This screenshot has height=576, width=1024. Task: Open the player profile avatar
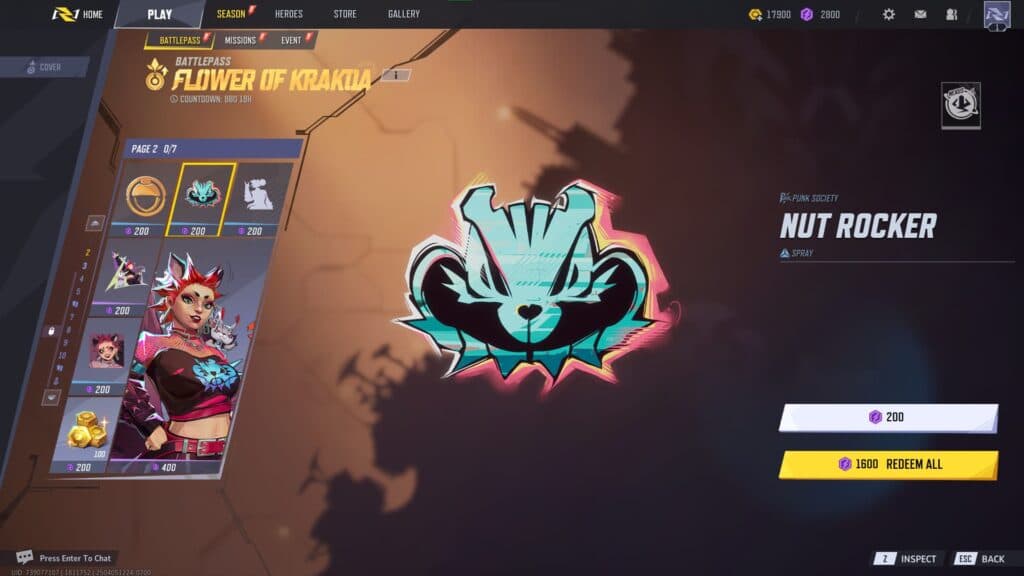[x=997, y=15]
